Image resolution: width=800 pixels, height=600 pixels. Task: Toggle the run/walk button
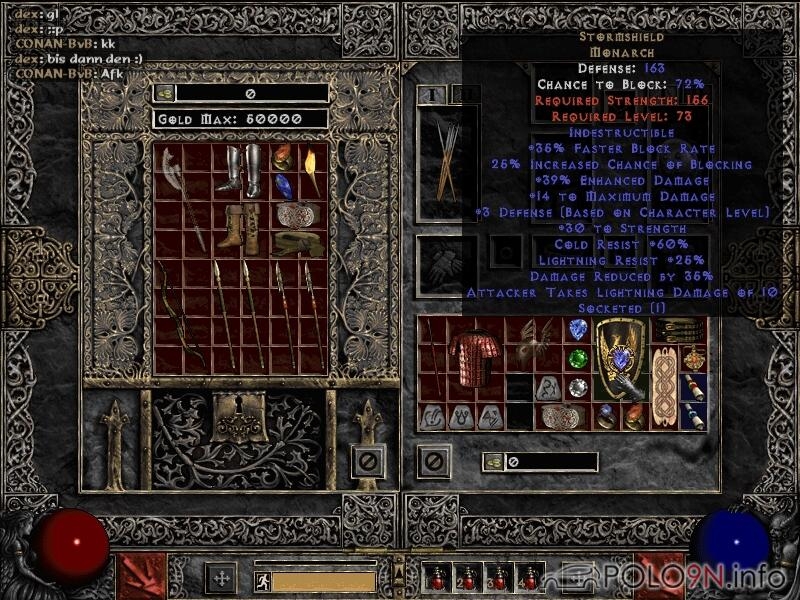point(262,579)
